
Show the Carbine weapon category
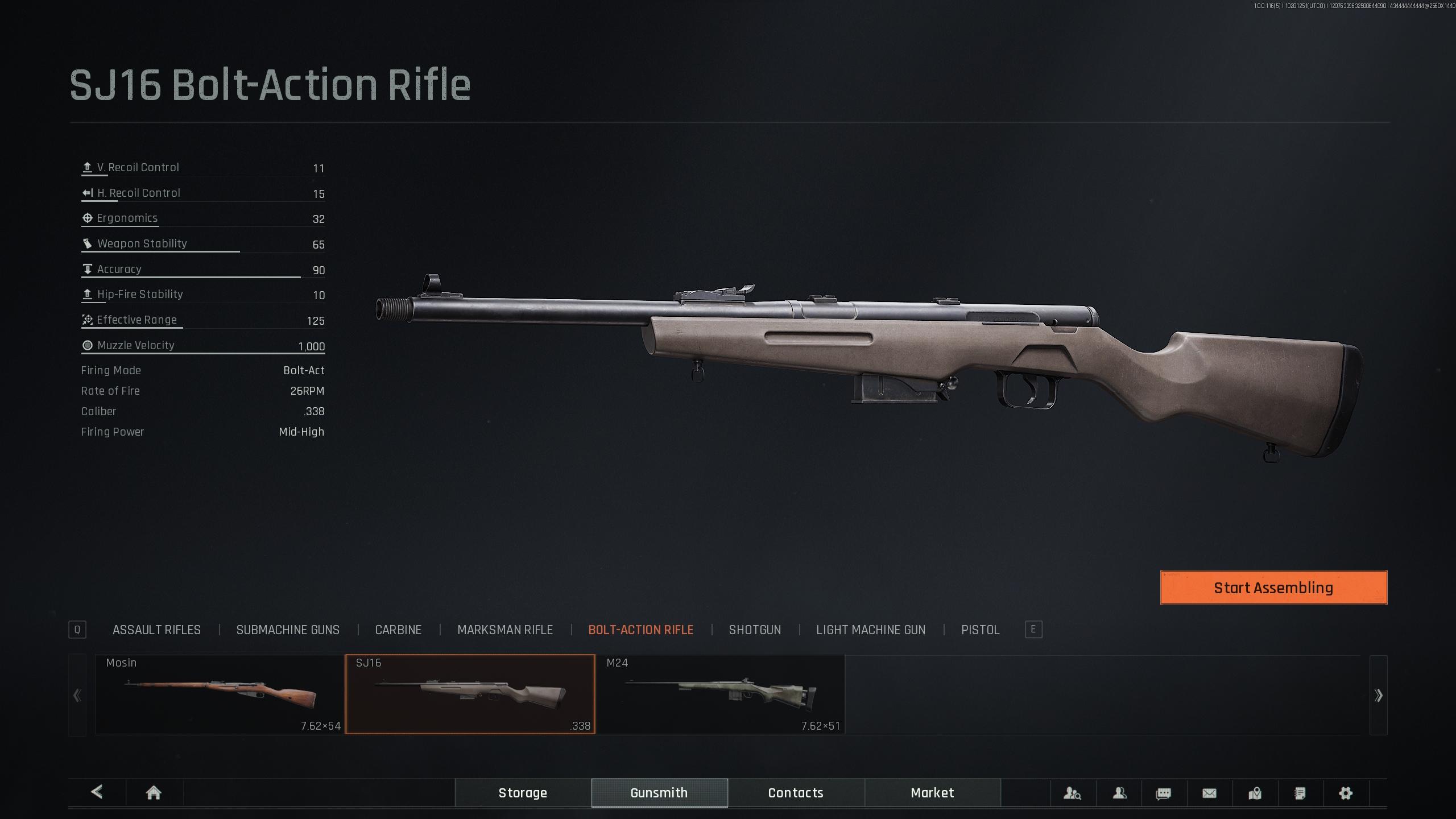tap(398, 630)
